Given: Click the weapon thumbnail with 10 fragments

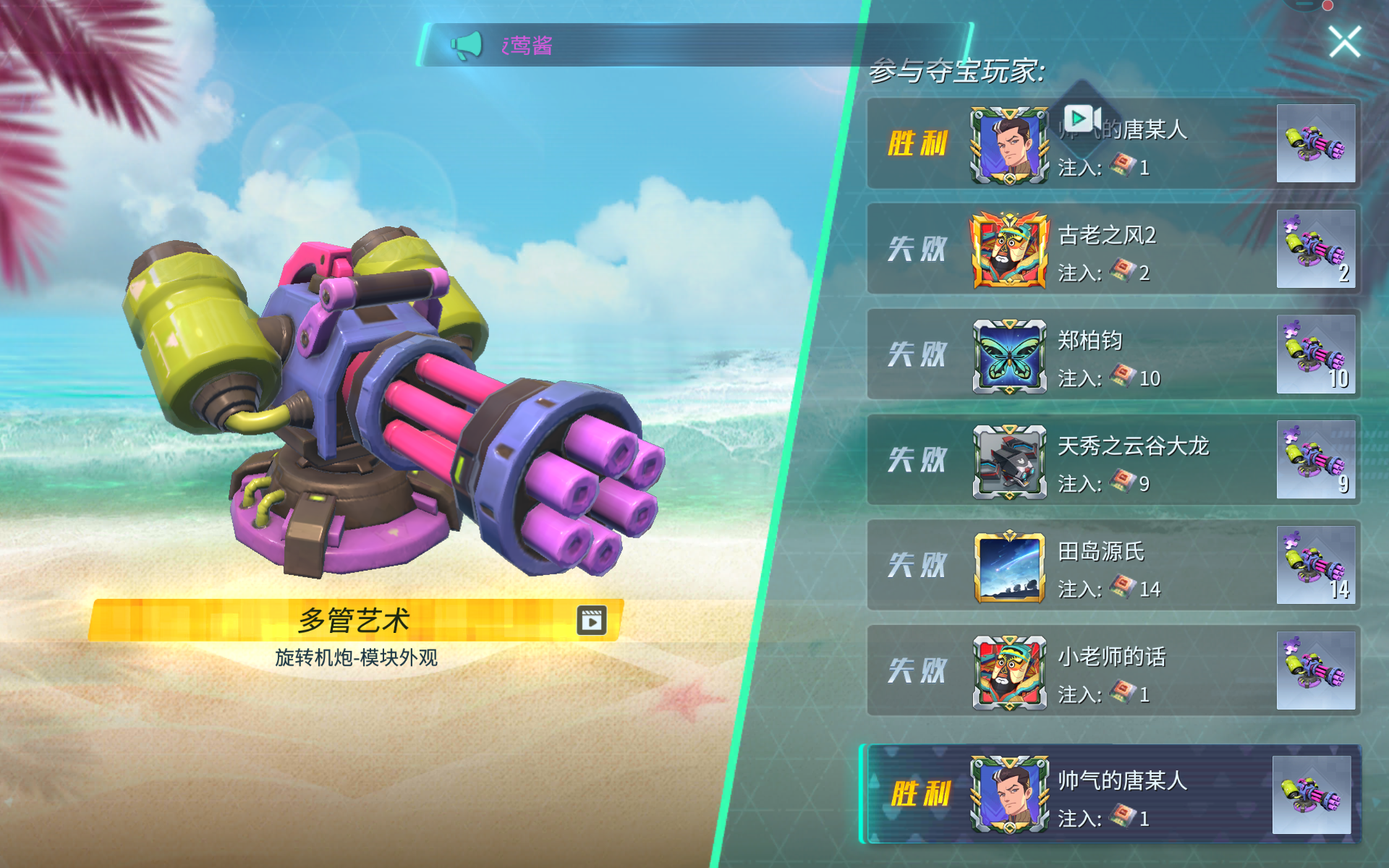Looking at the screenshot, I should (1317, 354).
